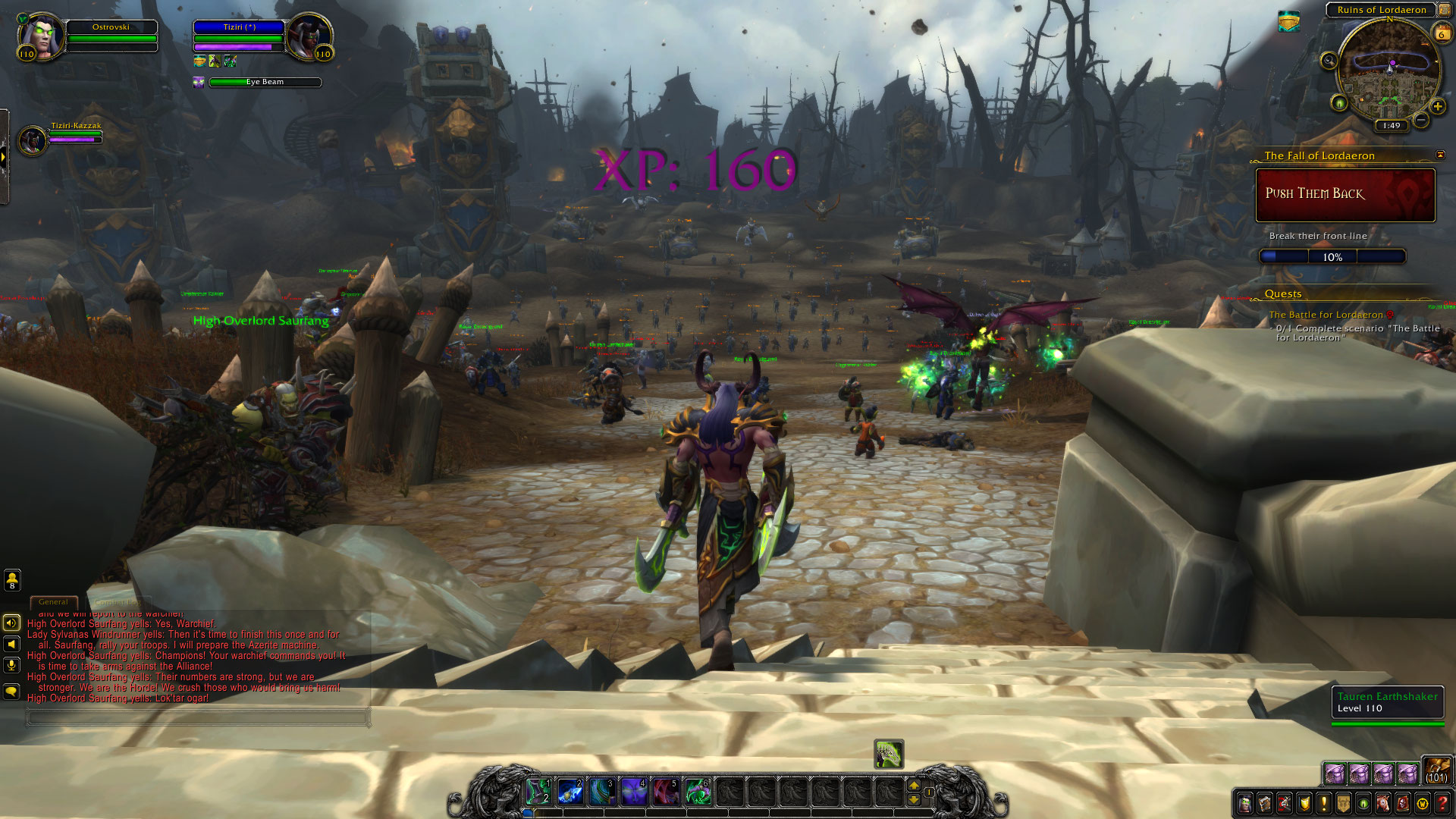Open the backpack showing 101 free slots

click(x=1436, y=770)
